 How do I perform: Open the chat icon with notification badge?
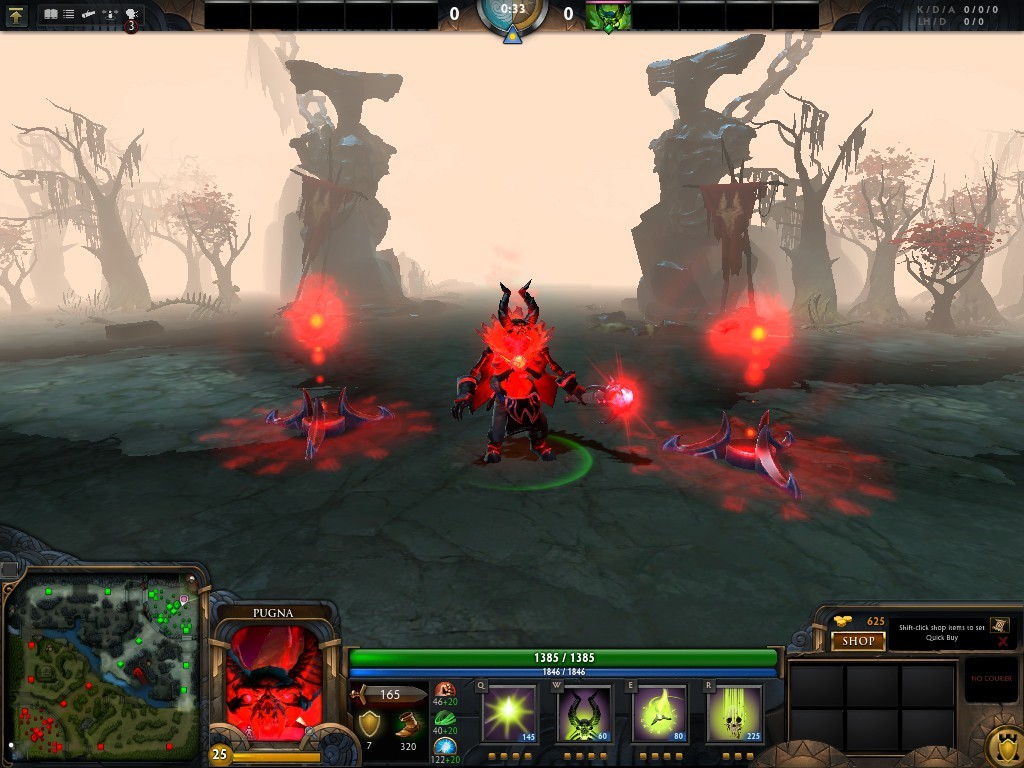point(131,16)
